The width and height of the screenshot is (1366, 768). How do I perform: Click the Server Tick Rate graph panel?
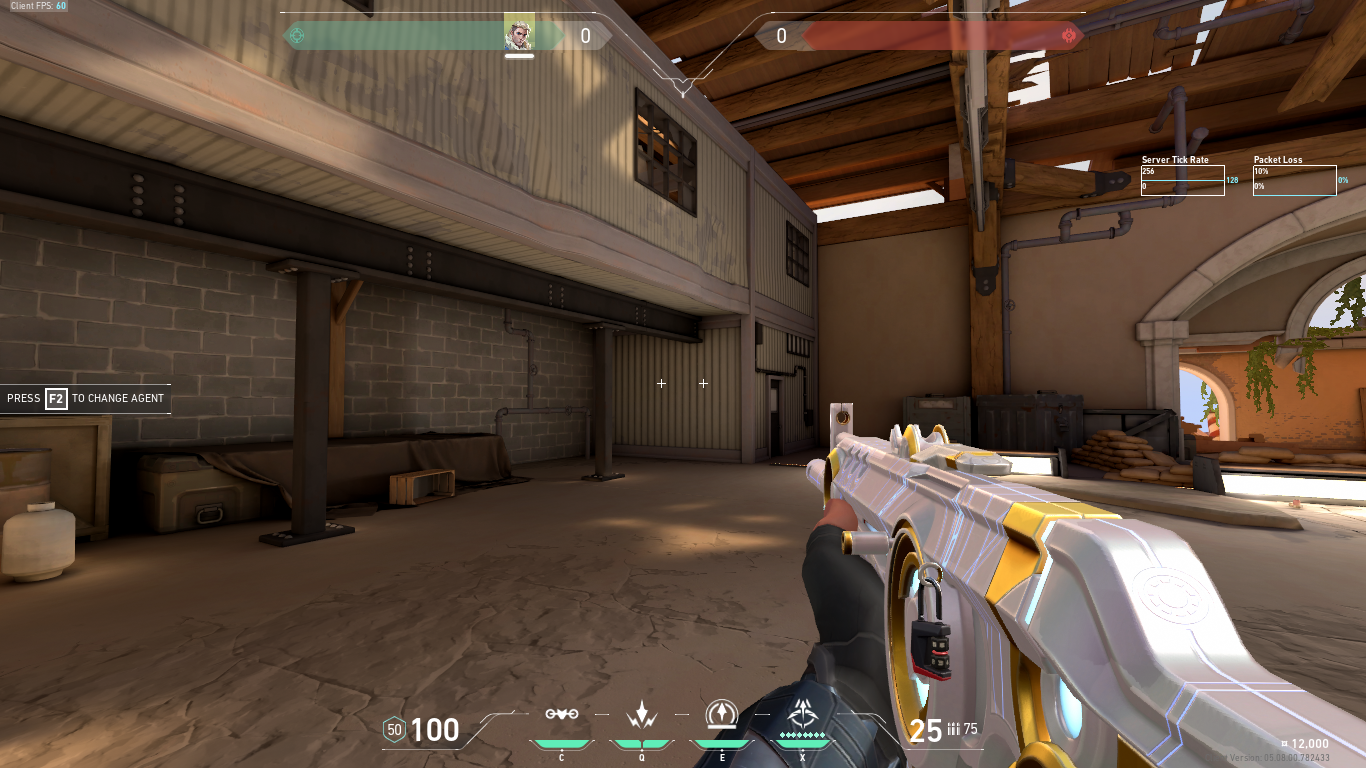pyautogui.click(x=1183, y=178)
